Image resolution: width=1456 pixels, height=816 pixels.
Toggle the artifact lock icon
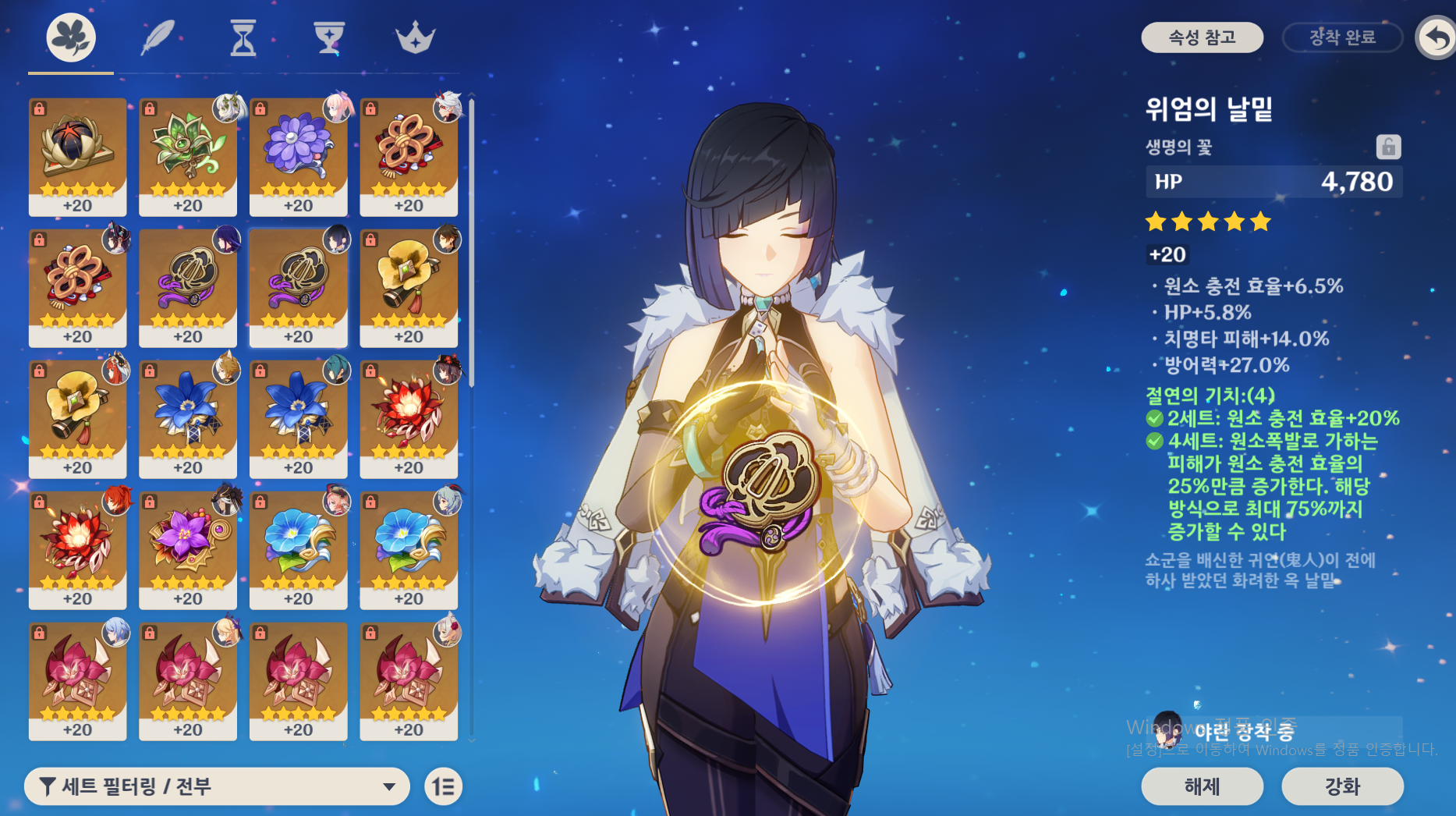(x=1388, y=147)
